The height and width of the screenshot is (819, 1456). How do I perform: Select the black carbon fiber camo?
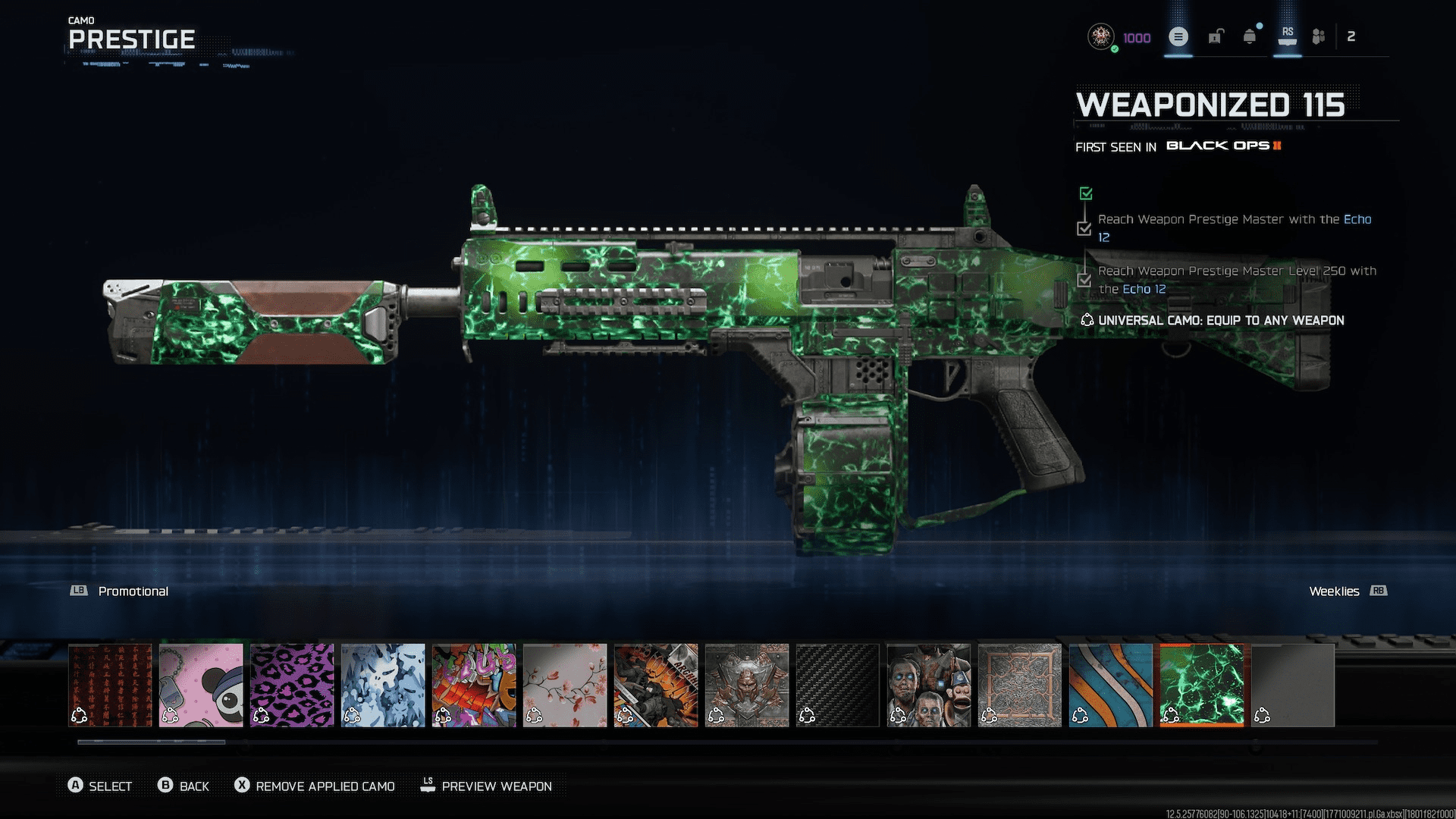pyautogui.click(x=838, y=685)
